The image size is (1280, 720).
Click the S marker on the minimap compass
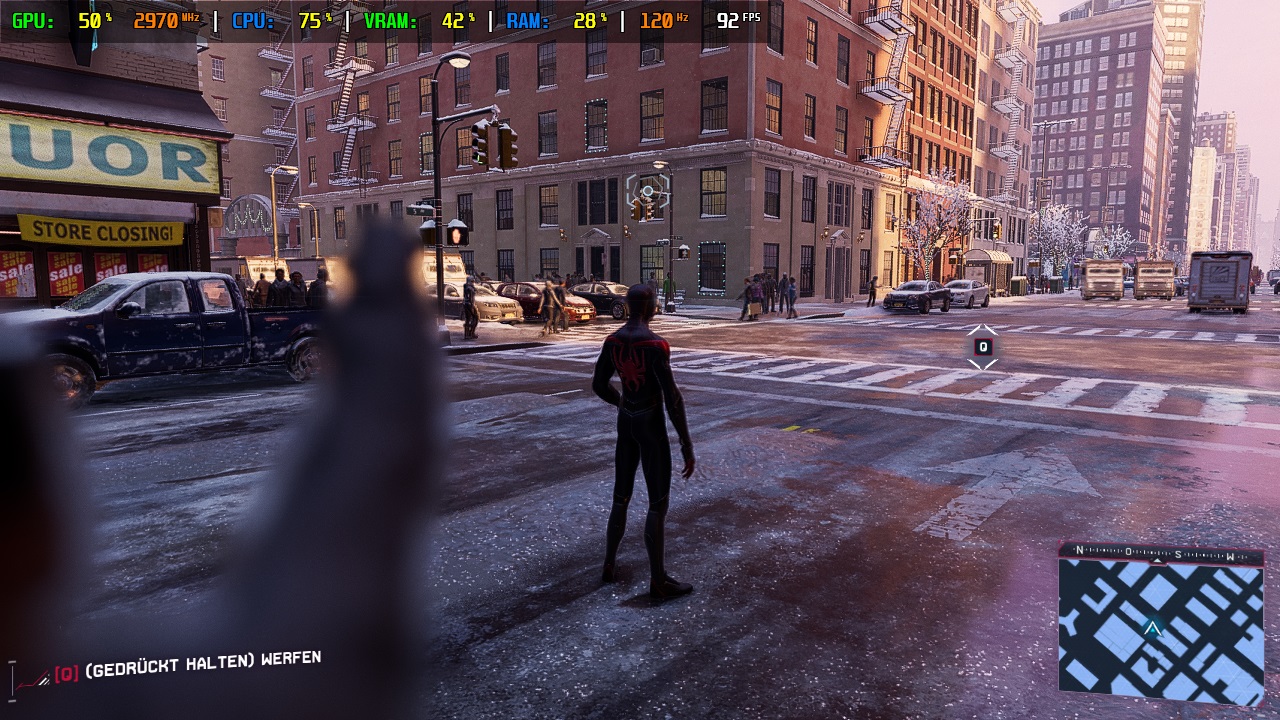[1178, 555]
